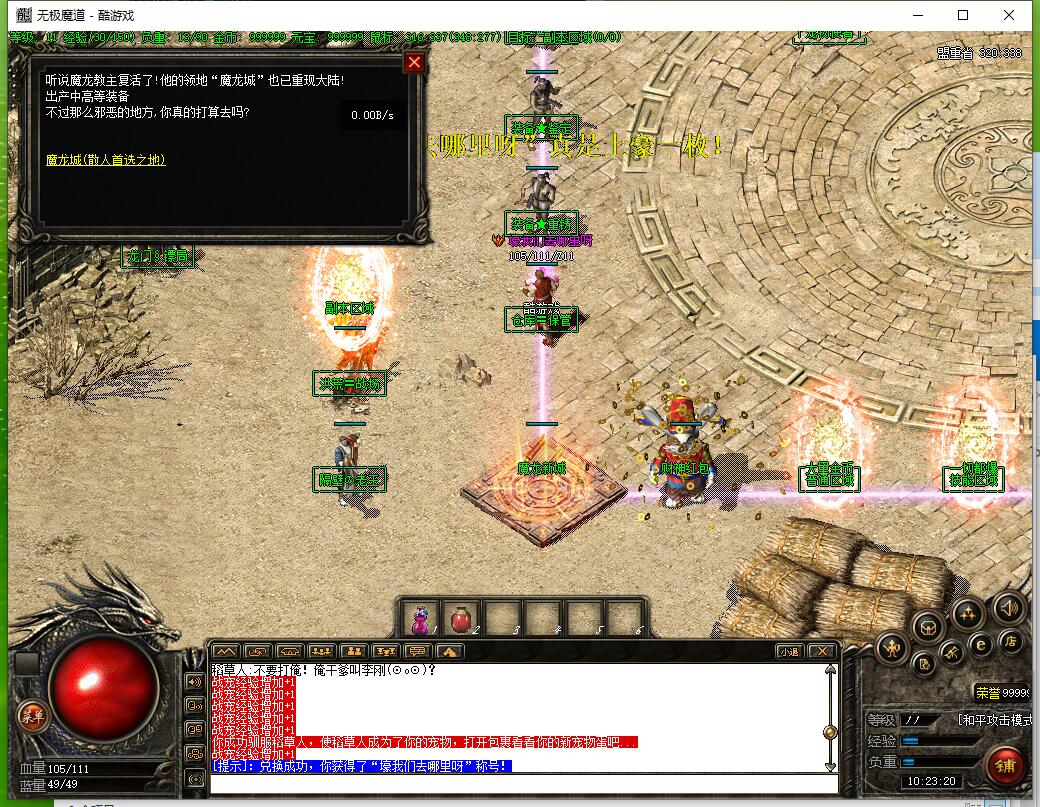Open the character figure icon
The height and width of the screenshot is (807, 1040).
click(892, 649)
